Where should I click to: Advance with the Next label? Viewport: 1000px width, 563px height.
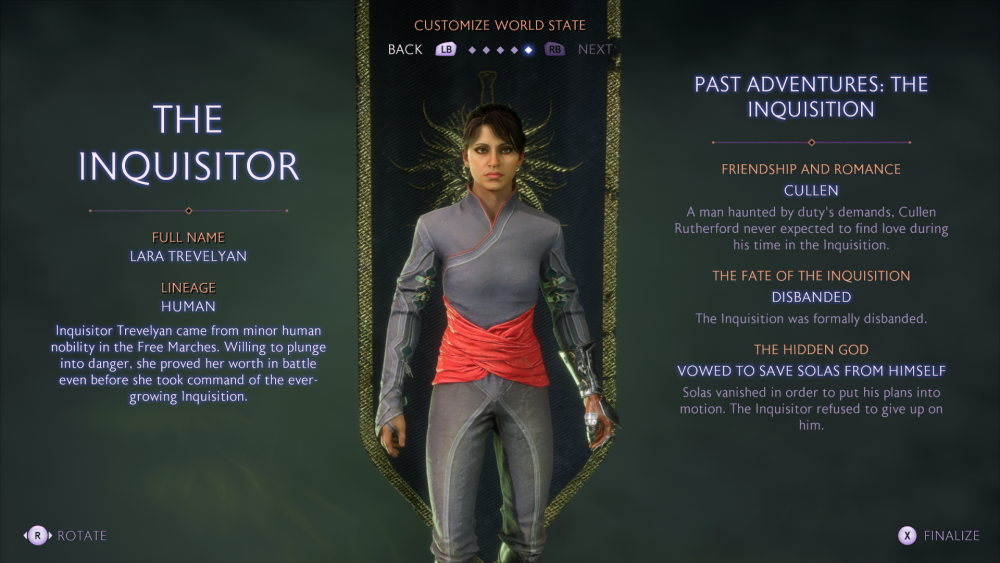coord(594,49)
